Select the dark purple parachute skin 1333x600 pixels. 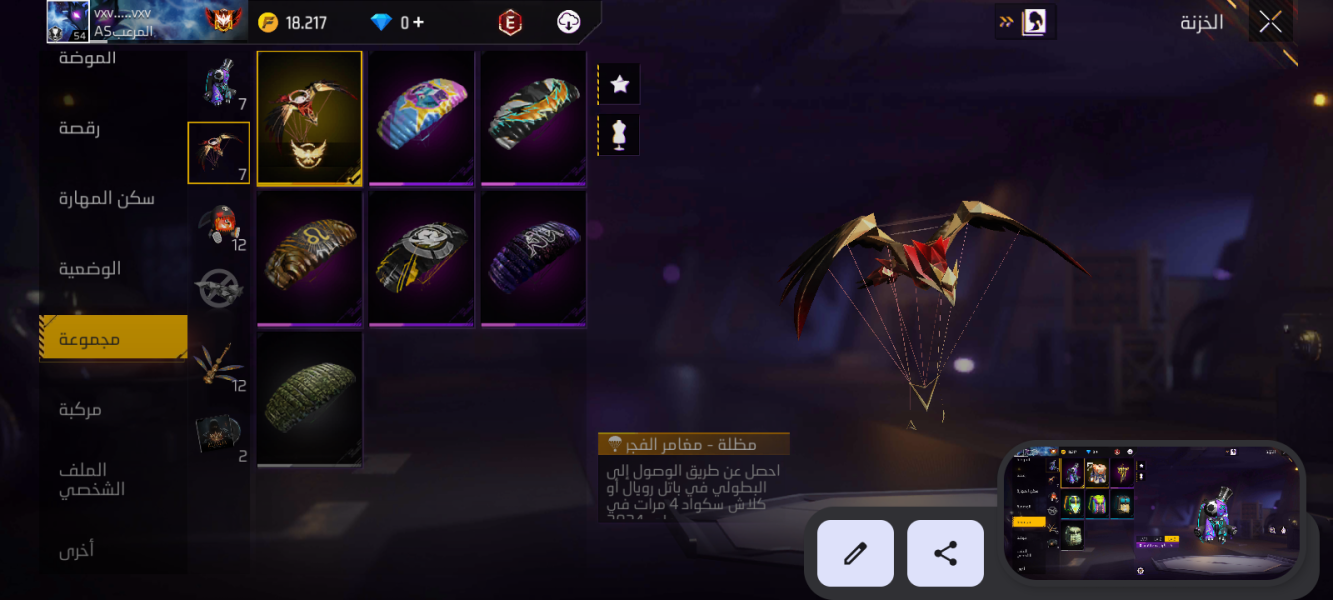pos(533,257)
